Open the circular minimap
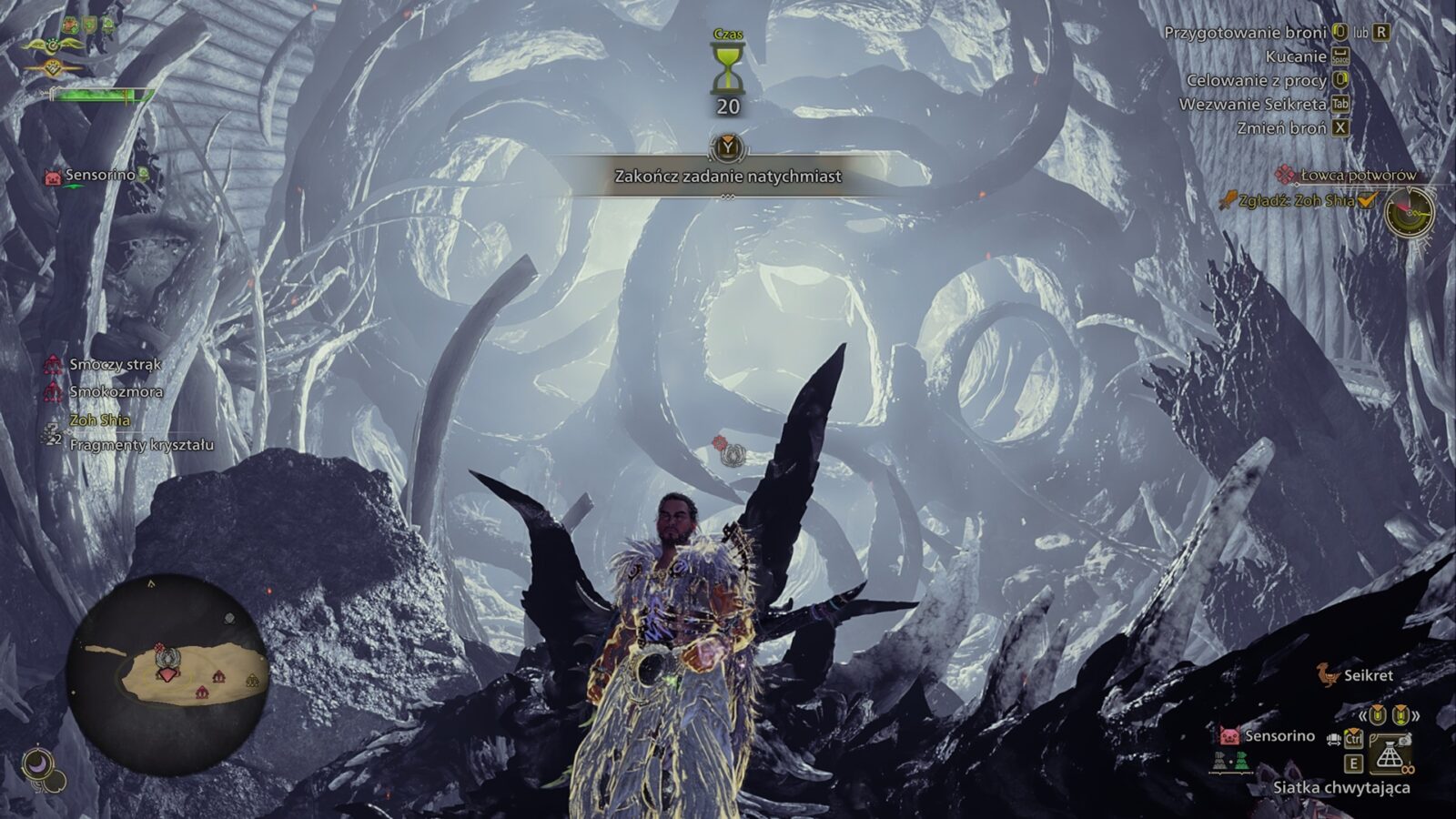 pyautogui.click(x=168, y=673)
